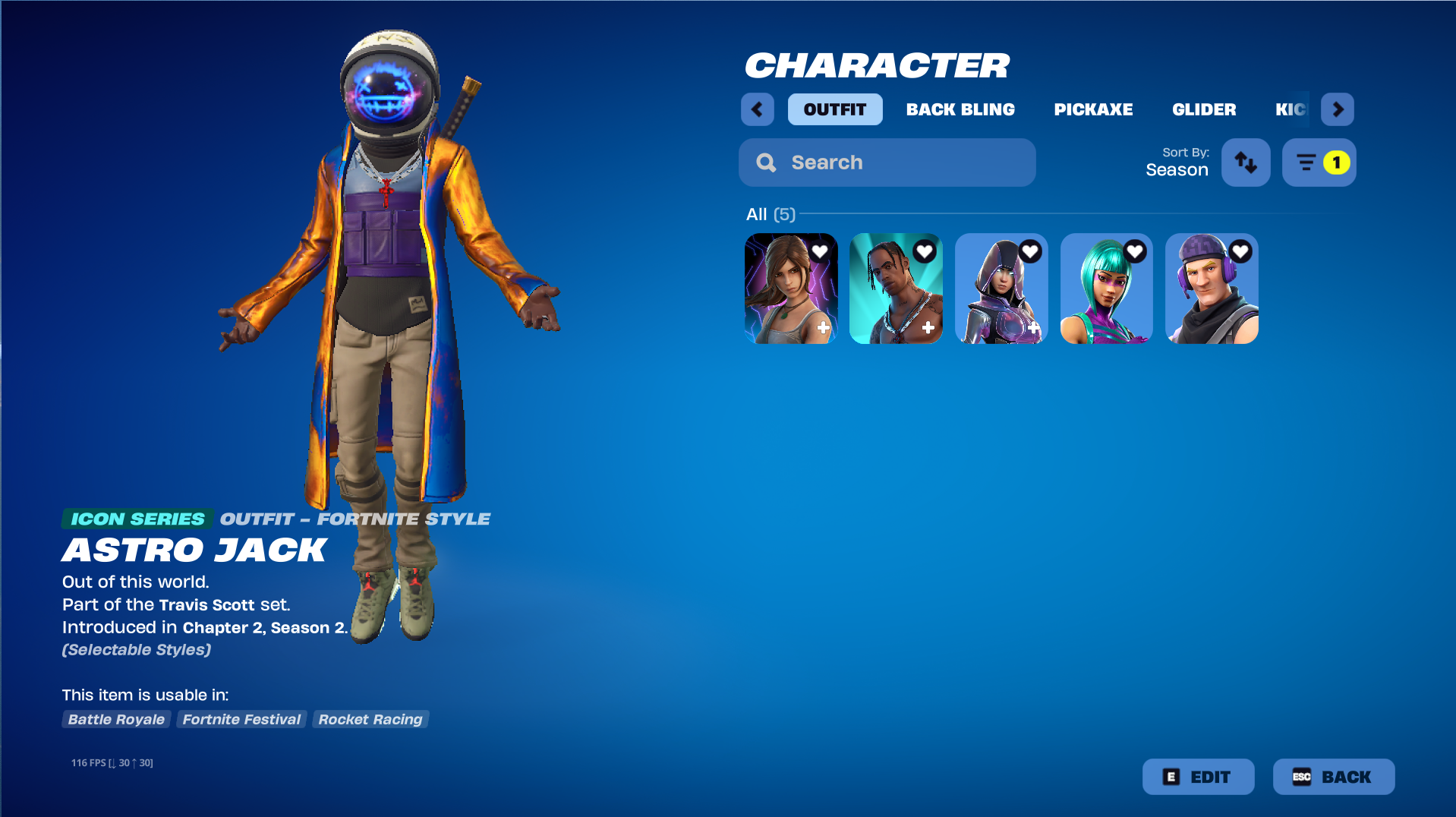Toggle the sort order arrows button

[1245, 162]
